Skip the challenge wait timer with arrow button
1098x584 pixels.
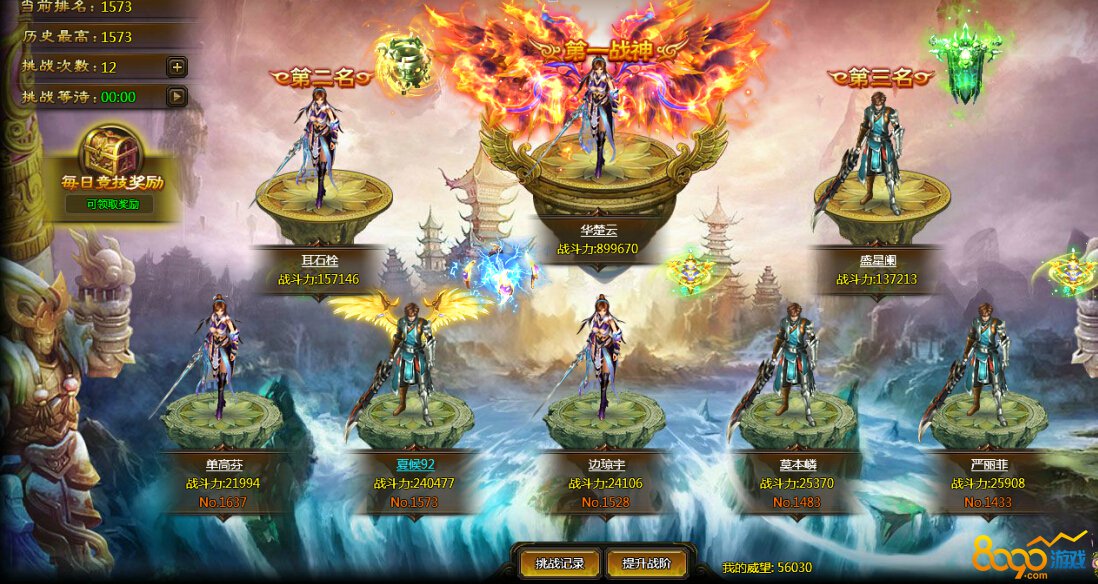point(176,97)
